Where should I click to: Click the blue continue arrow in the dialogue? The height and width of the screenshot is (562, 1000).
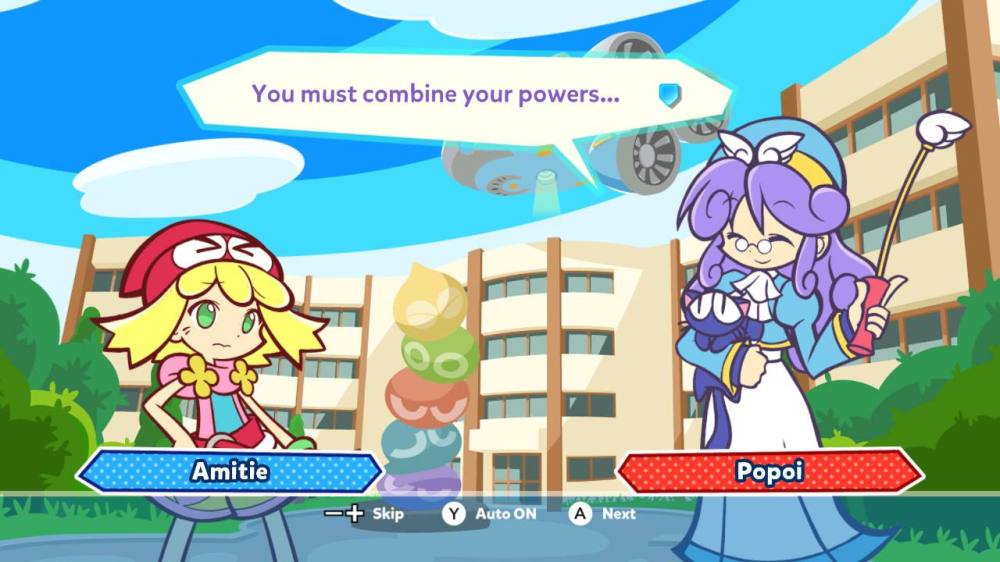tap(669, 94)
